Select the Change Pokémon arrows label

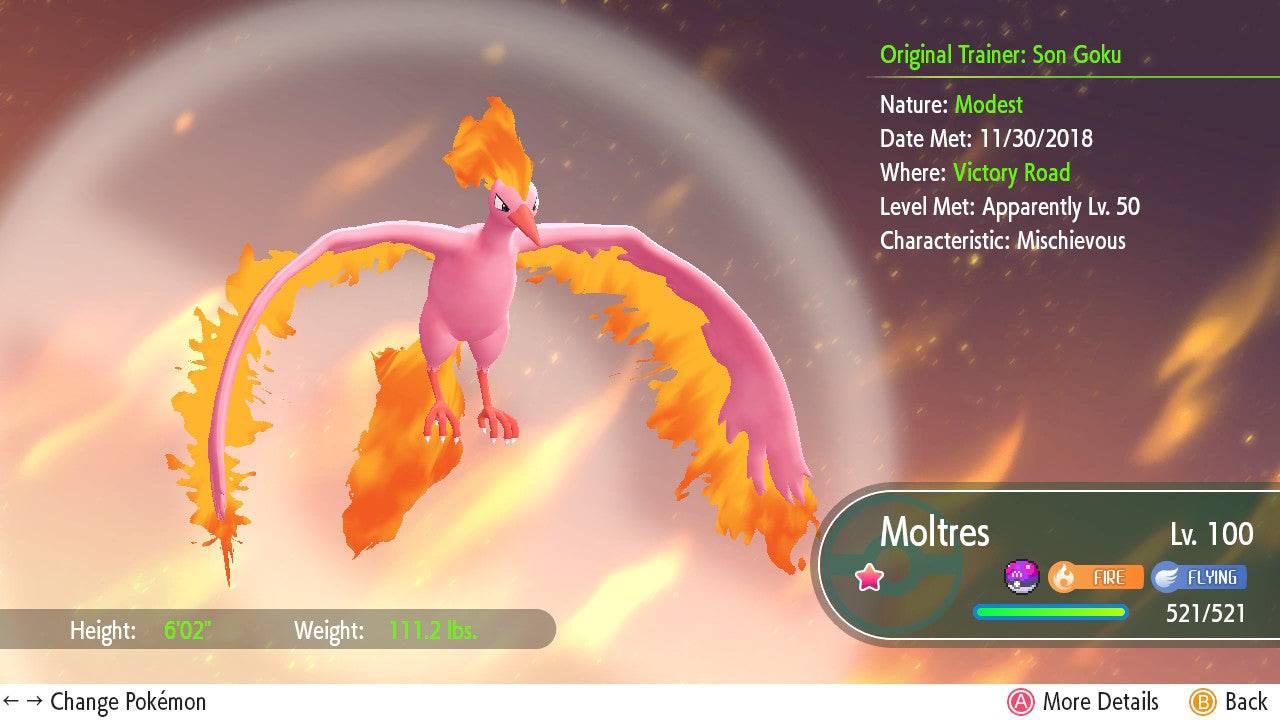click(105, 702)
